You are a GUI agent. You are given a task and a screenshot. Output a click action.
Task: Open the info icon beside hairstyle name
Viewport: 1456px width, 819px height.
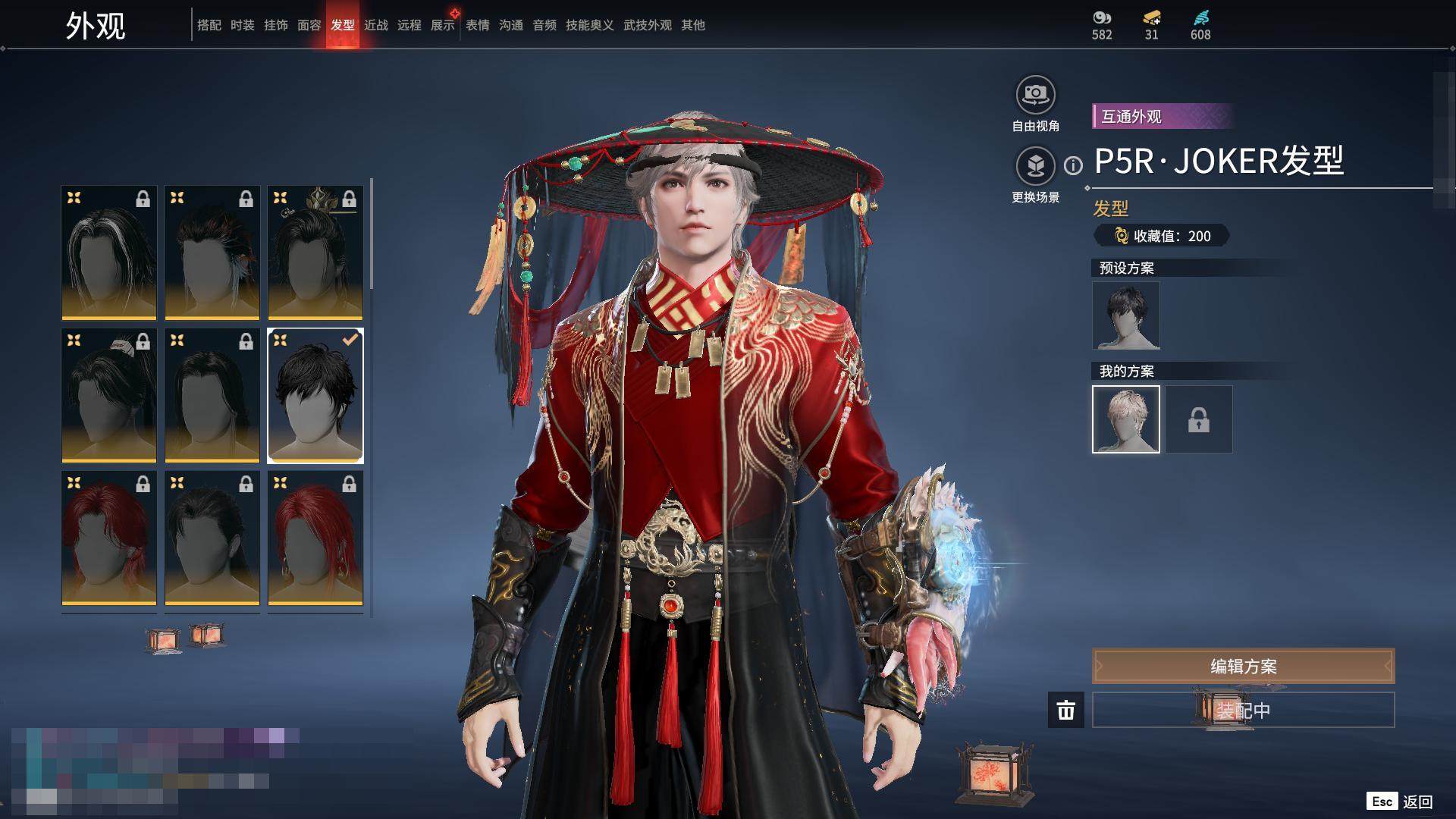point(1073,165)
